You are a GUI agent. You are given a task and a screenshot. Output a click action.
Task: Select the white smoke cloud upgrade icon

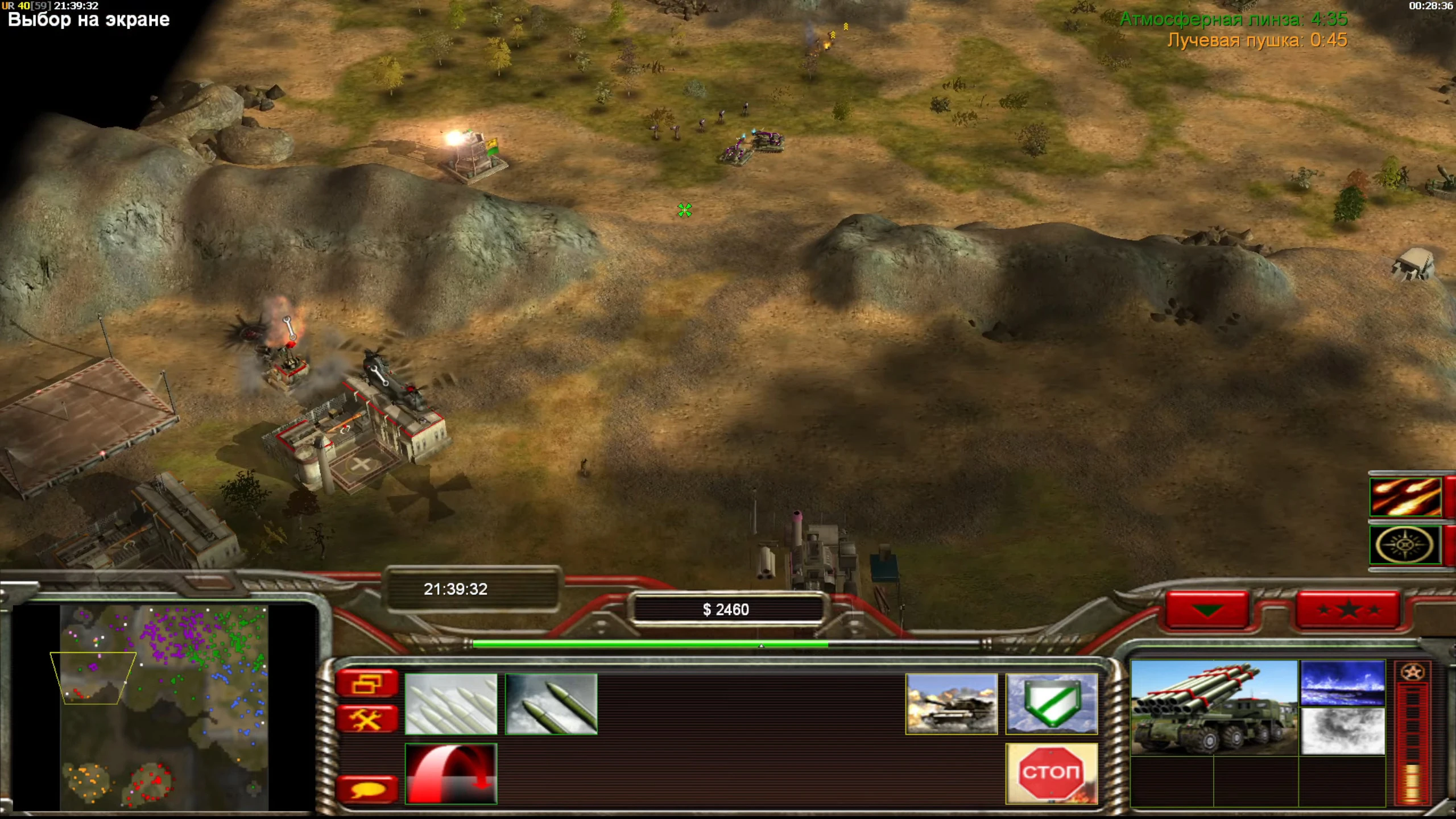[x=1342, y=731]
